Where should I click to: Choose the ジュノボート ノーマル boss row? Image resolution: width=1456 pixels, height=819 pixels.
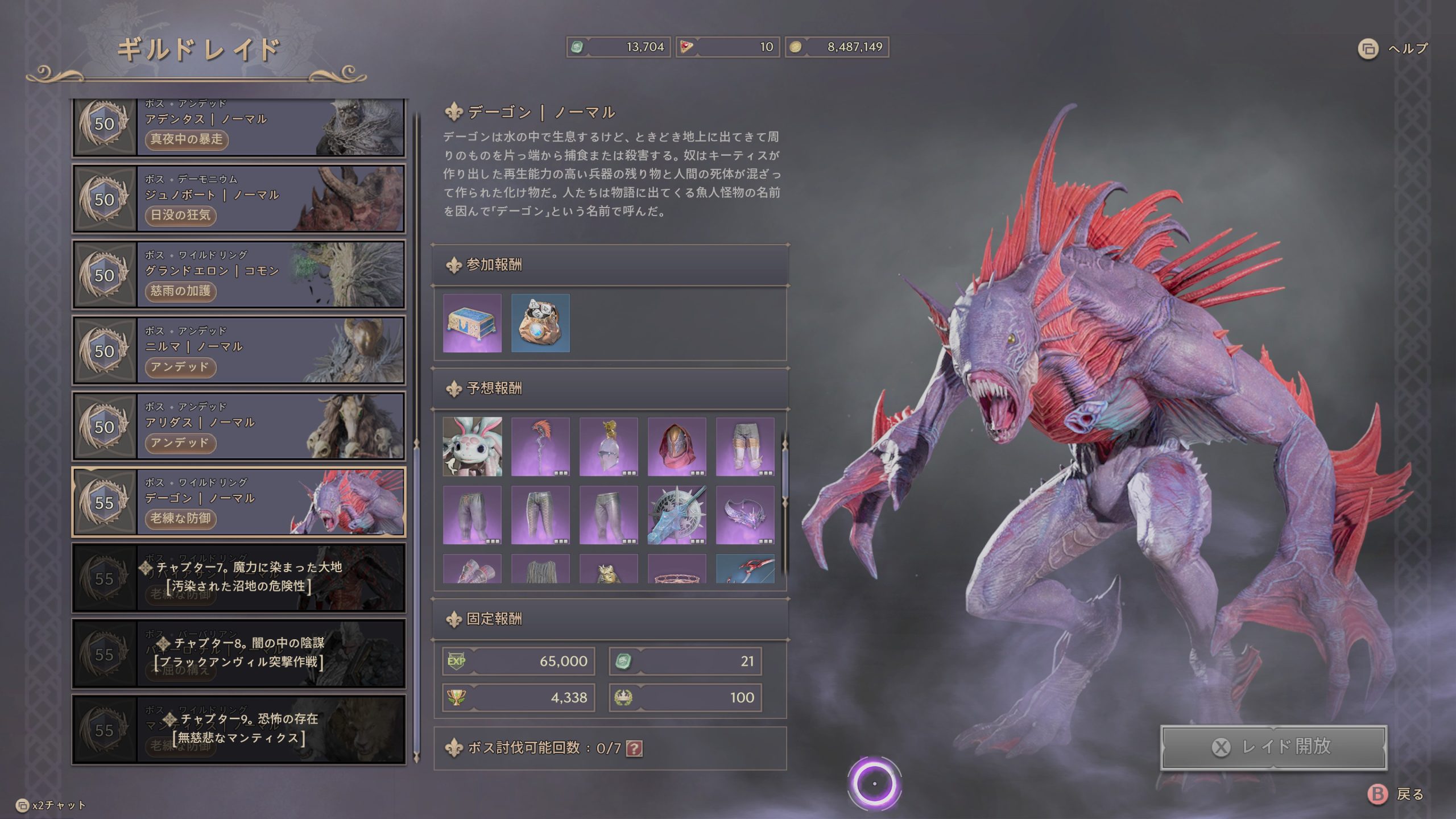click(x=239, y=198)
